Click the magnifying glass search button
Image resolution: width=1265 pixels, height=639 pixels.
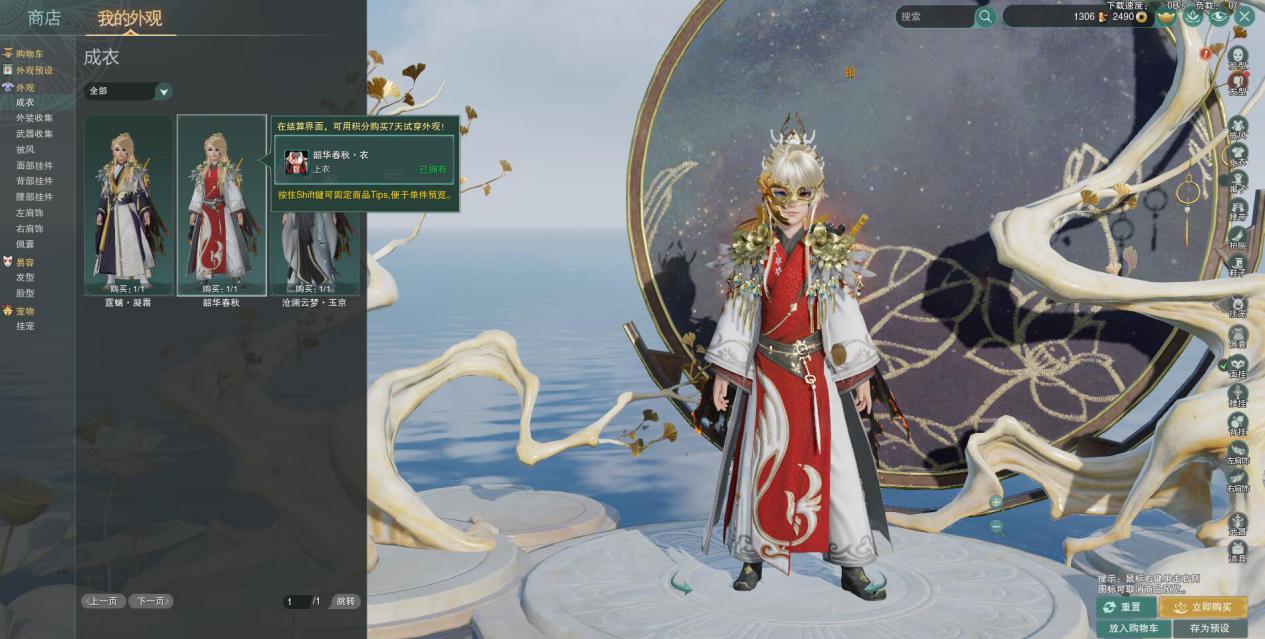(986, 17)
